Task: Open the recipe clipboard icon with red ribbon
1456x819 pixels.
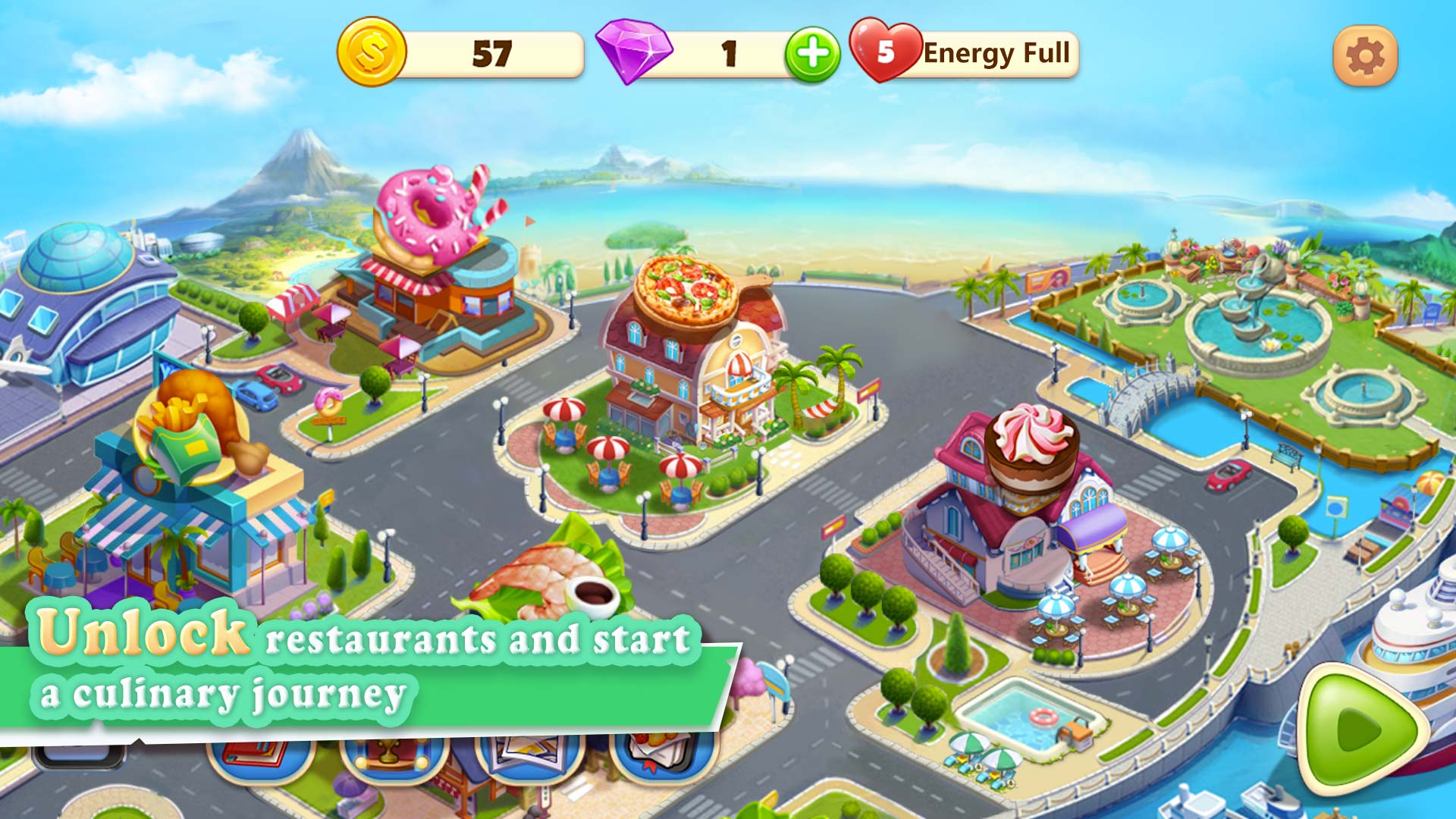Action: [x=663, y=758]
